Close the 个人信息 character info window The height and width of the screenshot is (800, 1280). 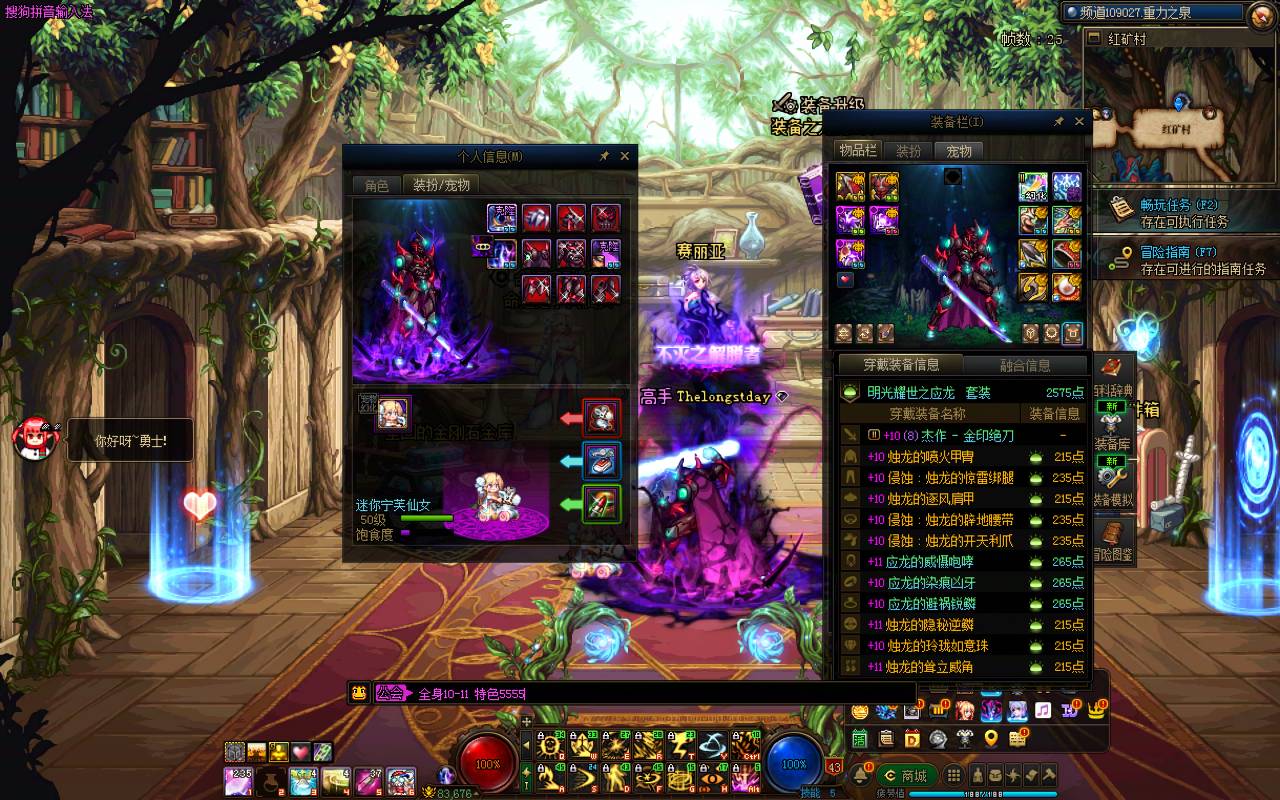tap(625, 156)
